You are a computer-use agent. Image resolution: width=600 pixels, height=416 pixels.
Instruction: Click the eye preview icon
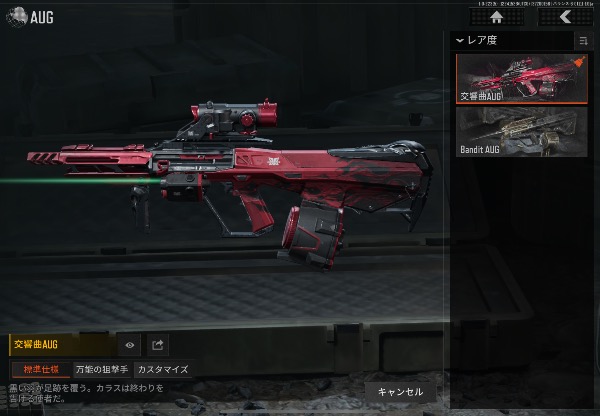130,345
